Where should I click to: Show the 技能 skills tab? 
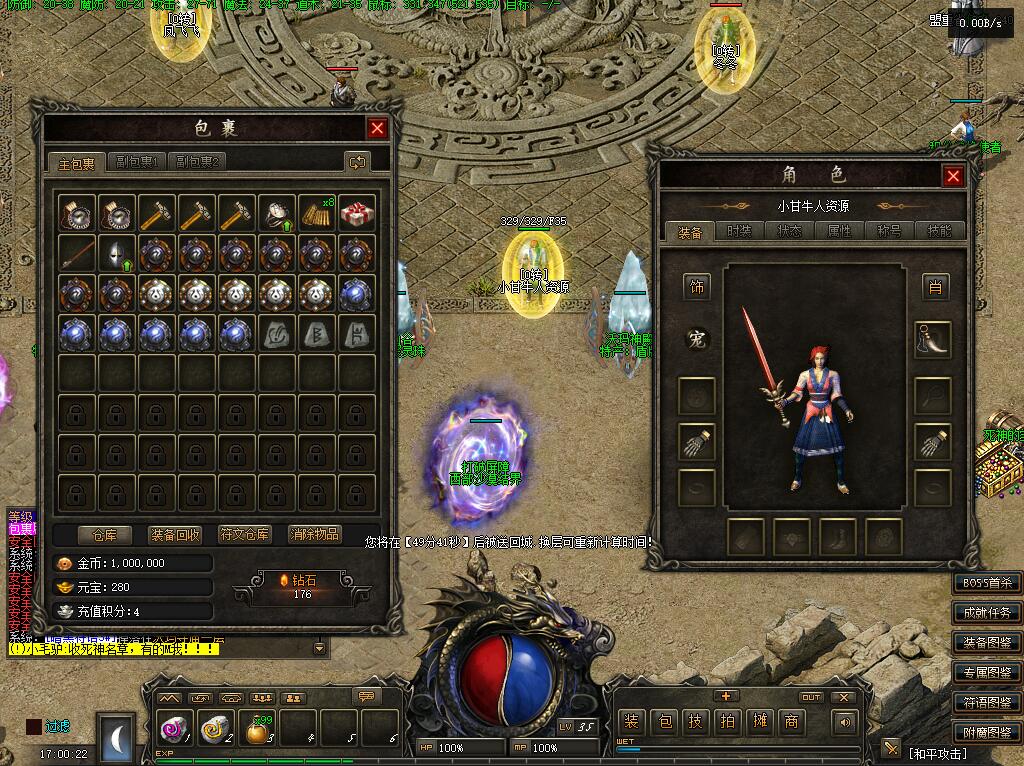(939, 231)
